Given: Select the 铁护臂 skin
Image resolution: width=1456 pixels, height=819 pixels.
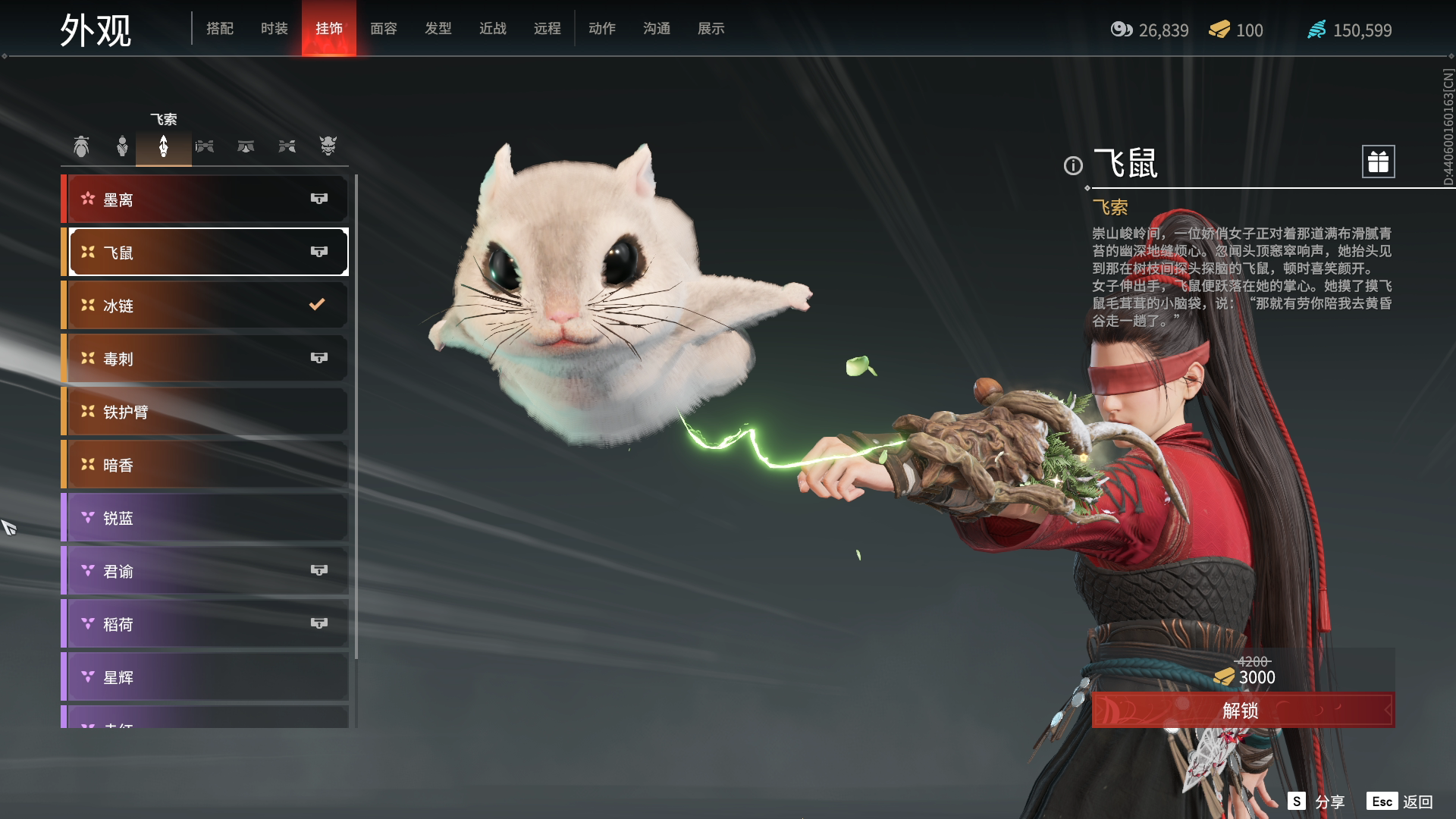Looking at the screenshot, I should (206, 412).
